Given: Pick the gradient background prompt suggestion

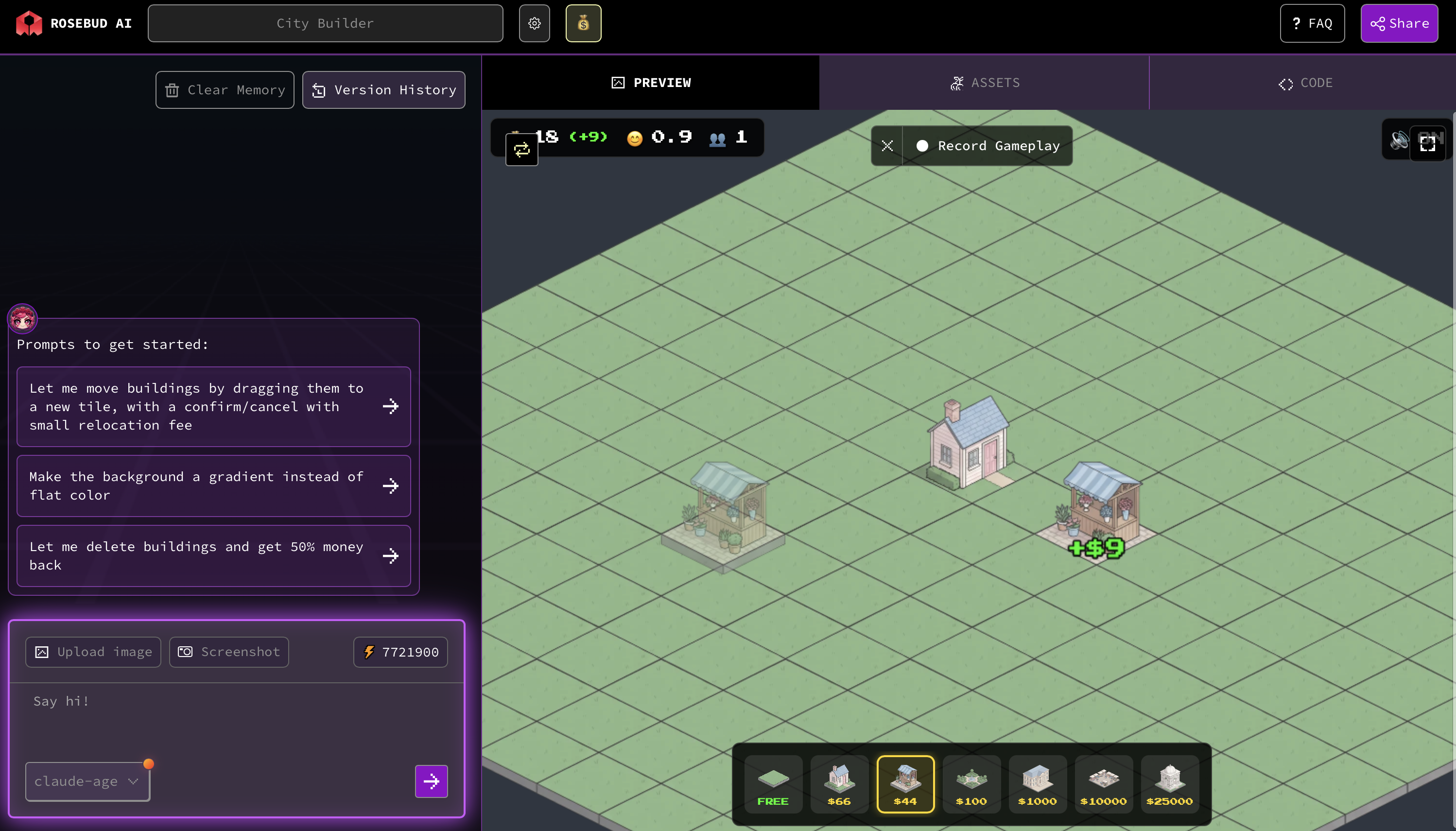Looking at the screenshot, I should [x=213, y=485].
